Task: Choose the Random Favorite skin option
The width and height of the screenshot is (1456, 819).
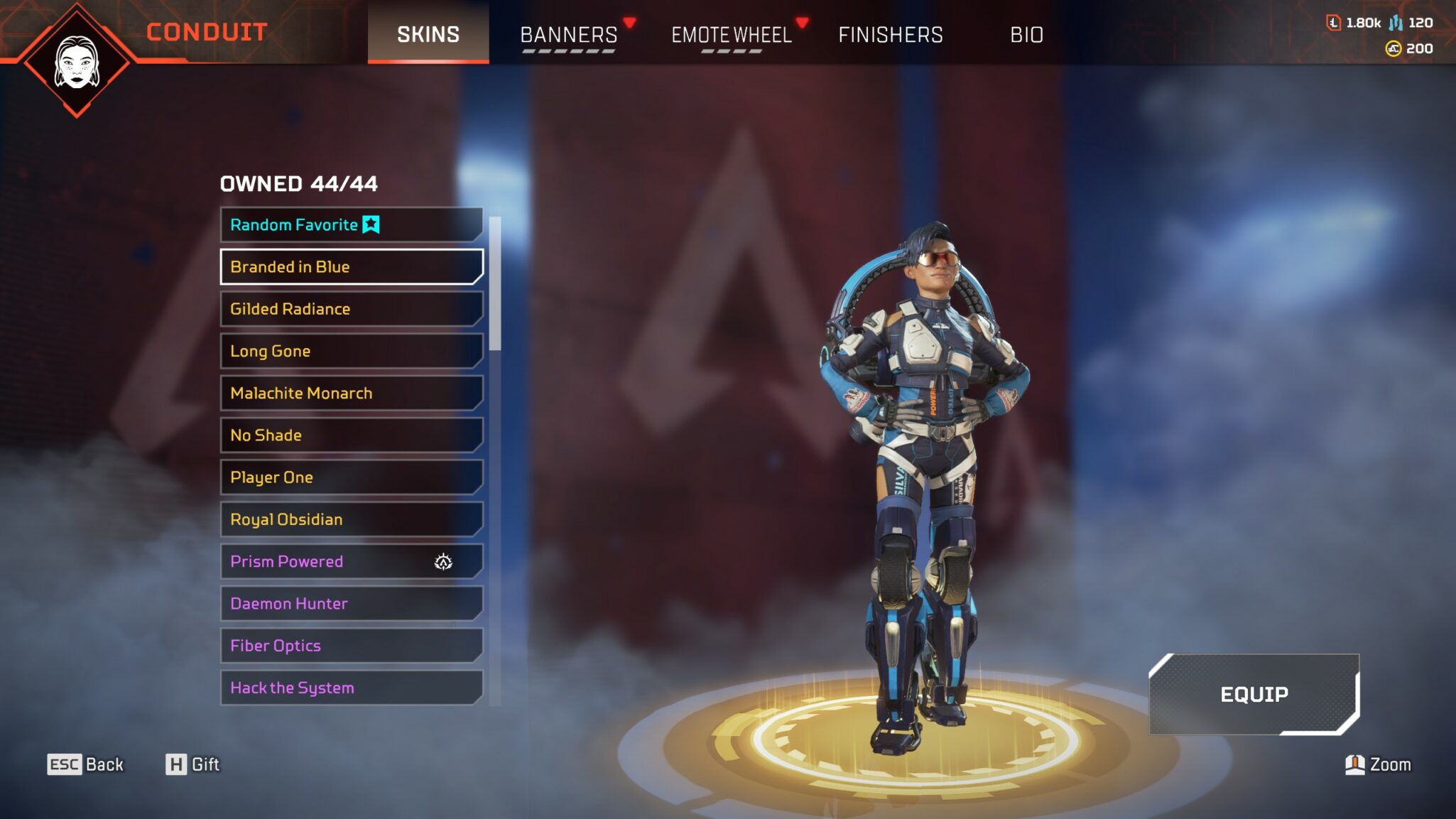Action: (351, 224)
